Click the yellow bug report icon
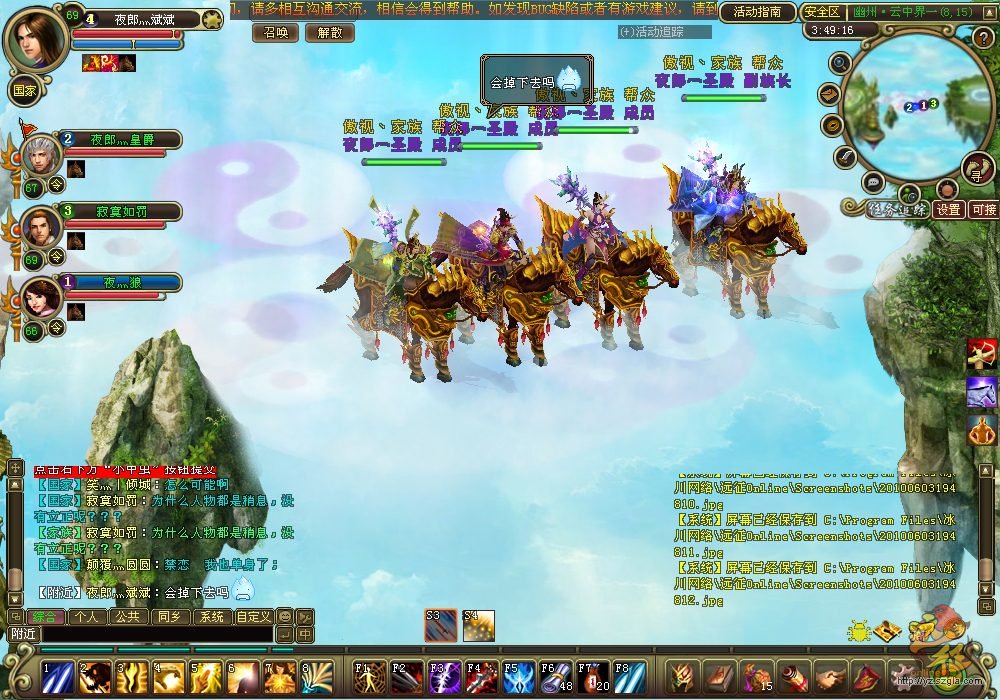 point(857,632)
